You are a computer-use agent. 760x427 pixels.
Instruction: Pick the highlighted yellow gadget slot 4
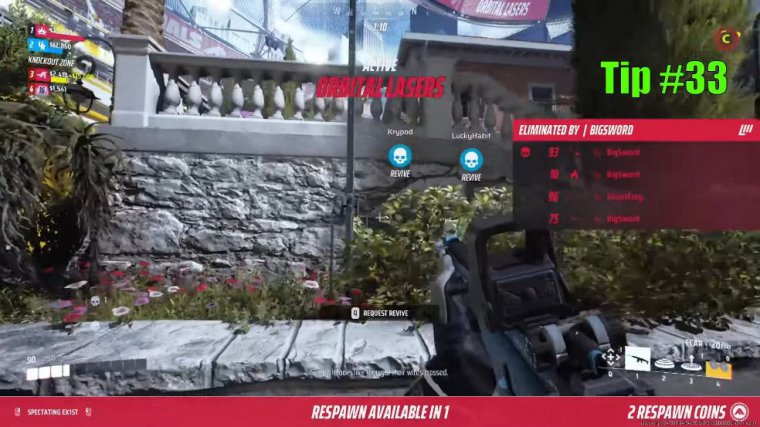718,370
